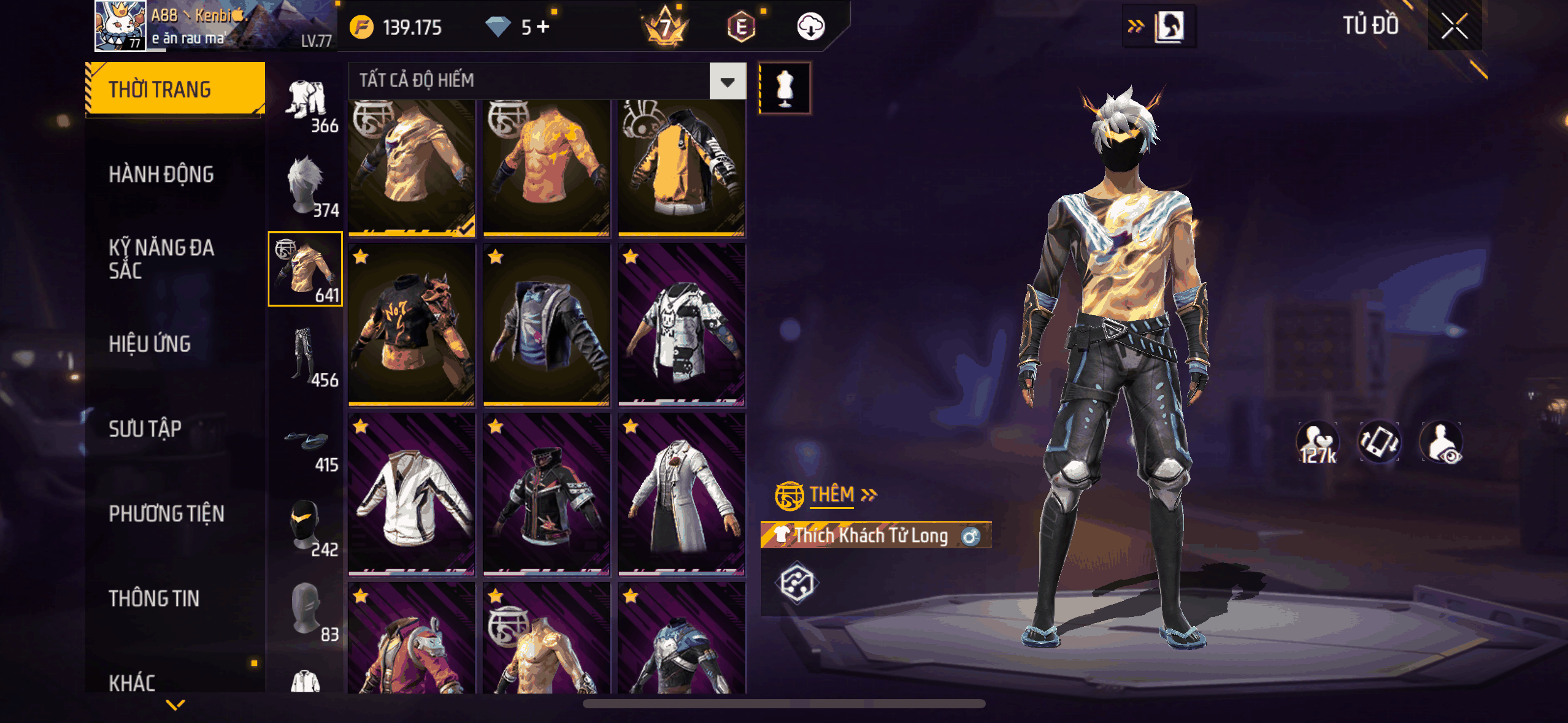Choose the hair category with 374 items
This screenshot has width=1568, height=723.
coord(306,185)
